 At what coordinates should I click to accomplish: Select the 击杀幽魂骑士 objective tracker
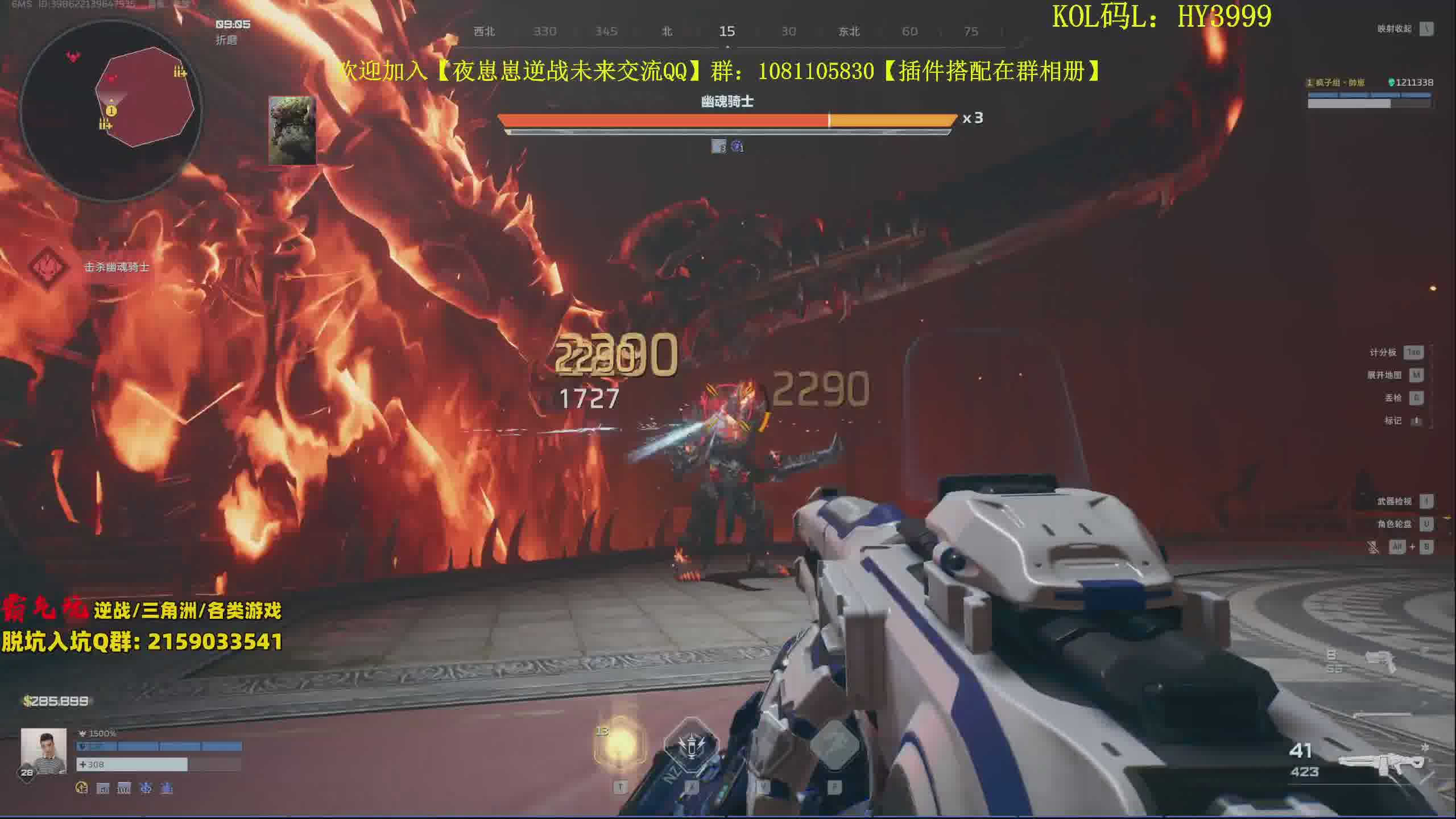[x=116, y=267]
